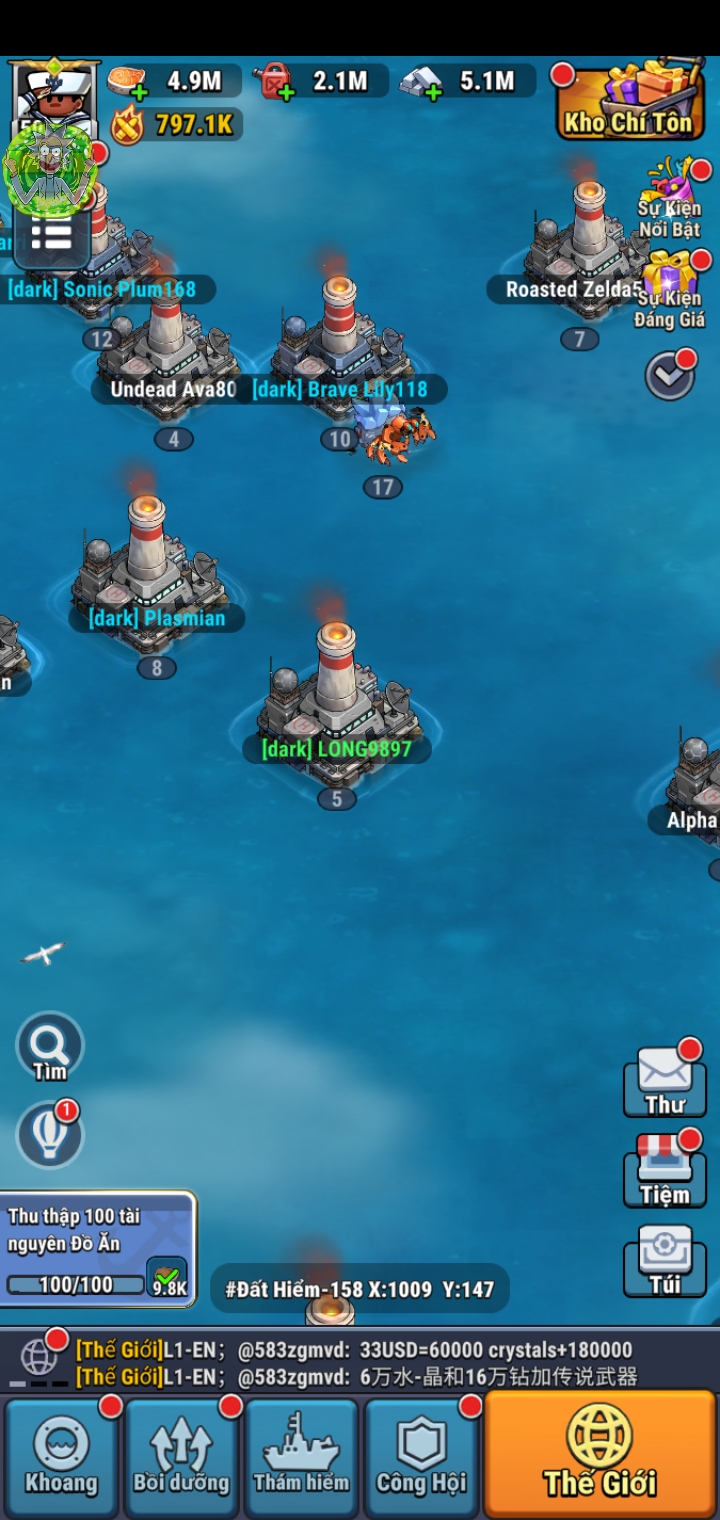Tap the hot air balloon icon
The height and width of the screenshot is (1520, 720).
point(50,1136)
